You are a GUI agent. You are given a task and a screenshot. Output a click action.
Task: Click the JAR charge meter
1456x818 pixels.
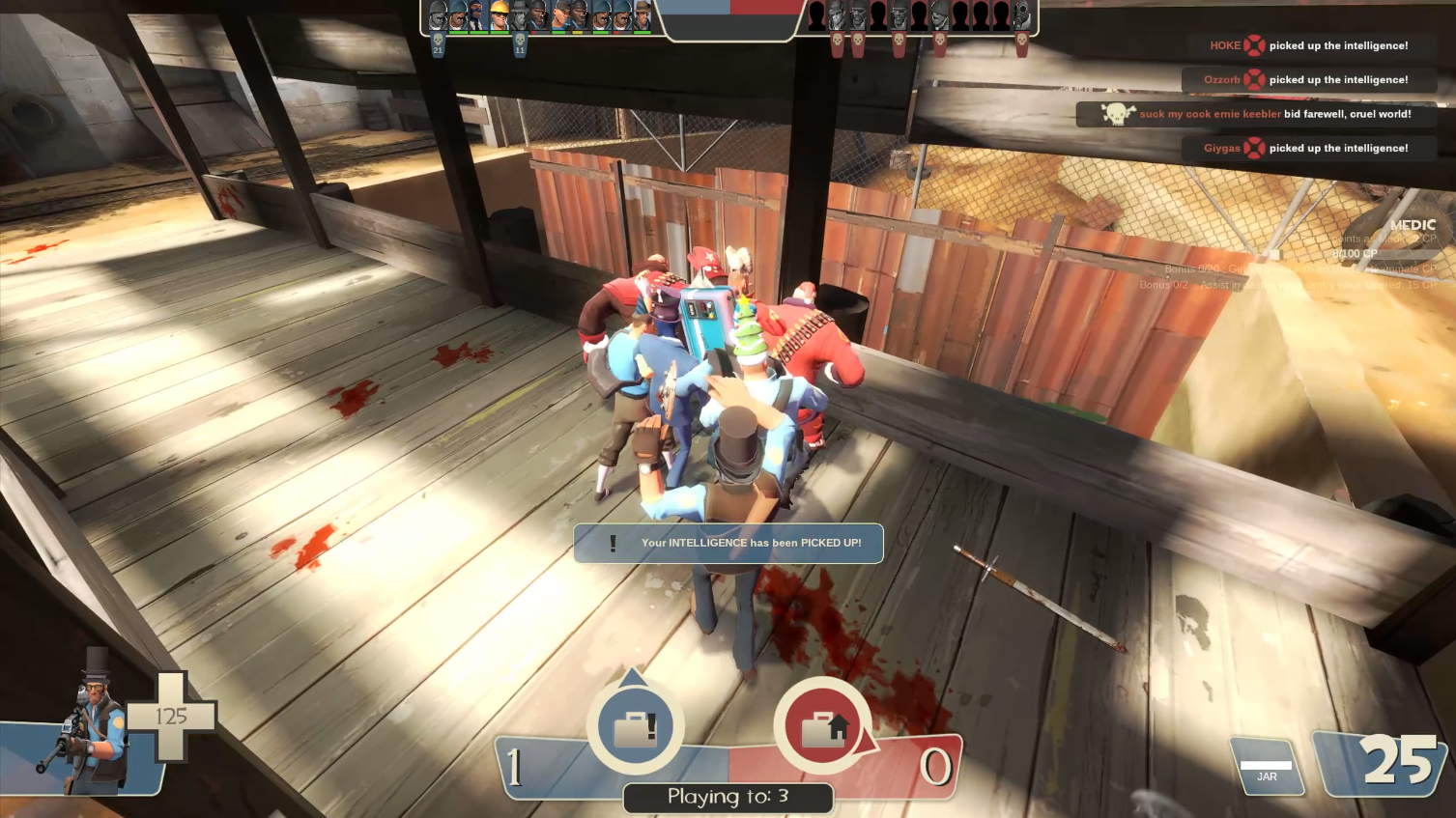[1267, 768]
